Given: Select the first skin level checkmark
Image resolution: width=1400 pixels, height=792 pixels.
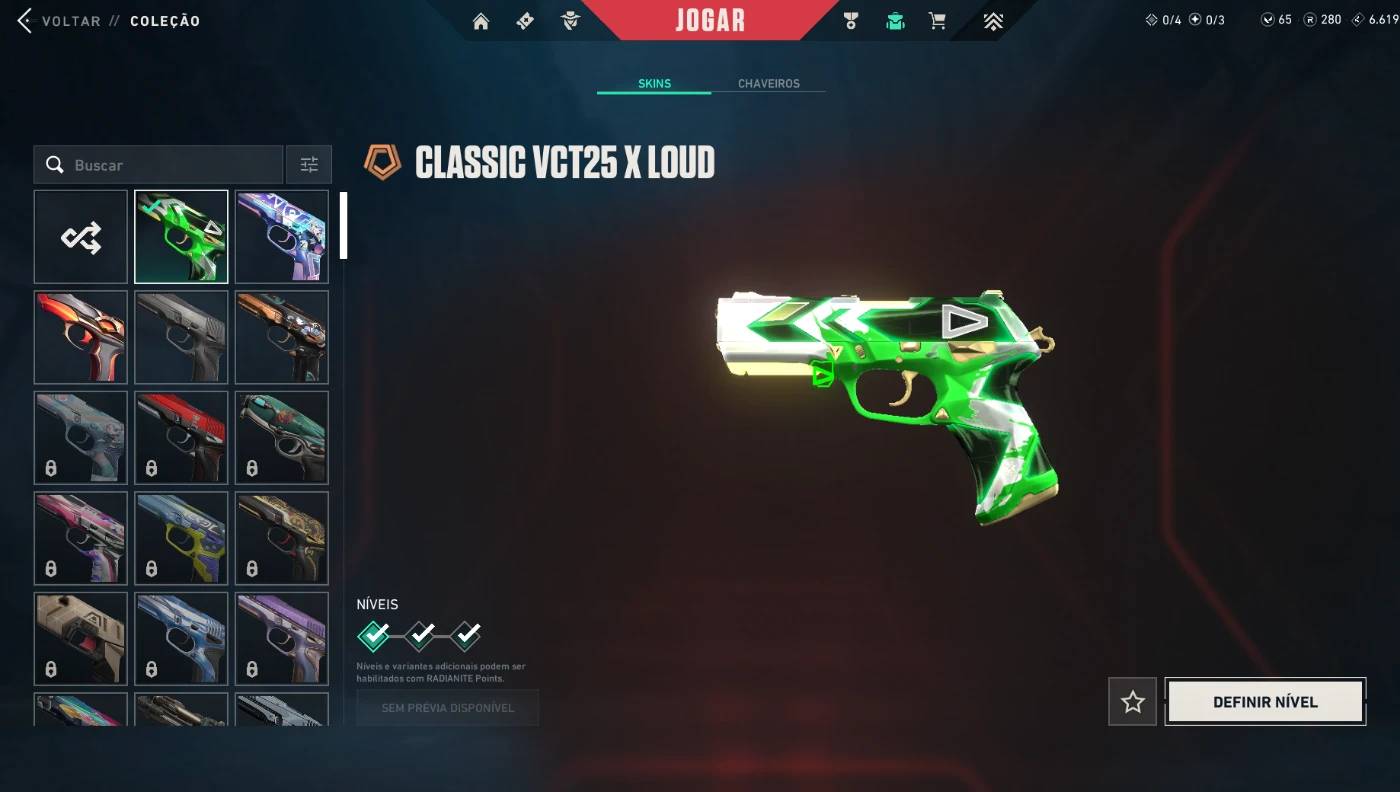Looking at the screenshot, I should point(374,635).
